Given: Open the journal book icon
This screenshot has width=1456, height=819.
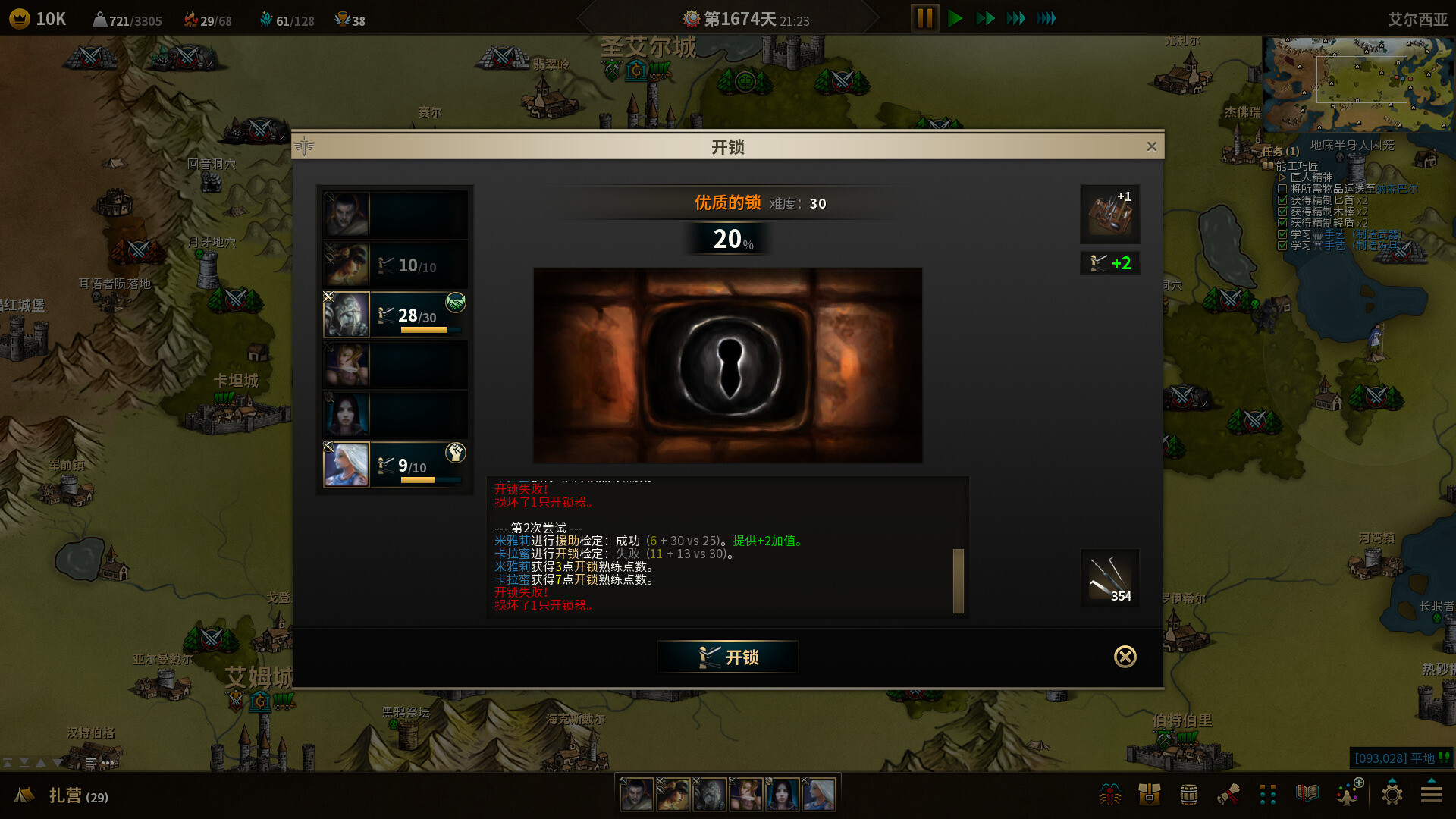Looking at the screenshot, I should click(1307, 794).
